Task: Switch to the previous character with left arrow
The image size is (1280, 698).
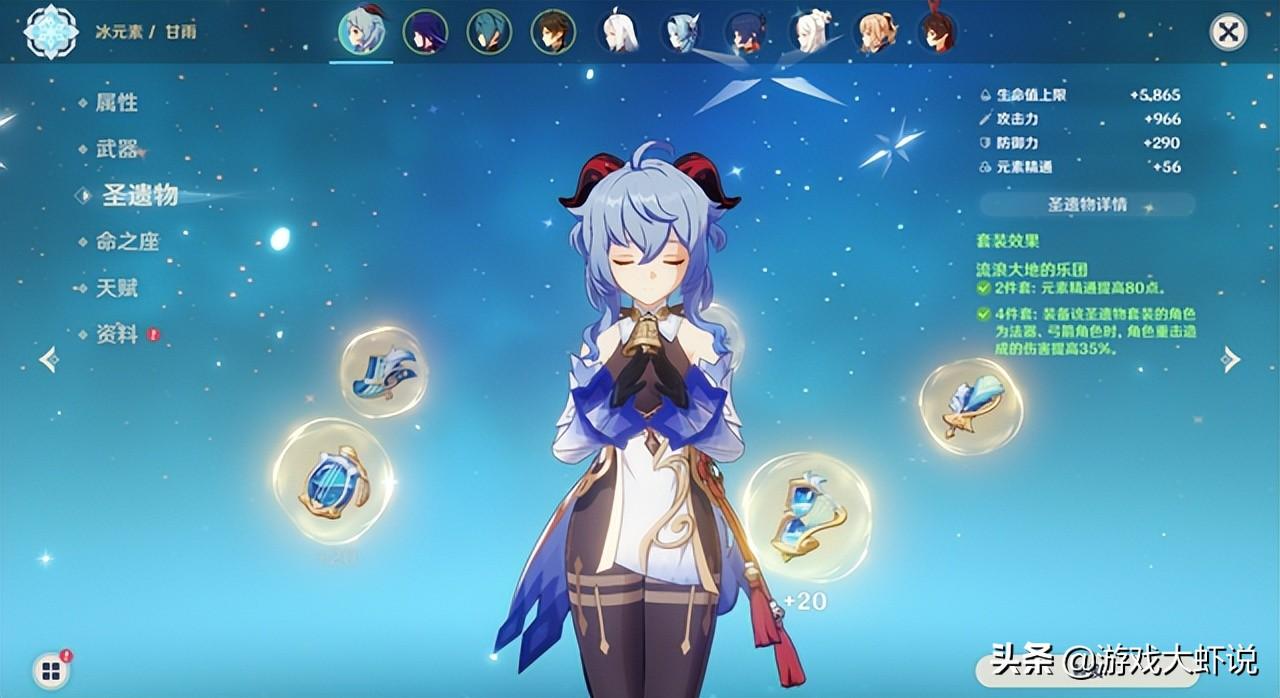Action: point(48,360)
